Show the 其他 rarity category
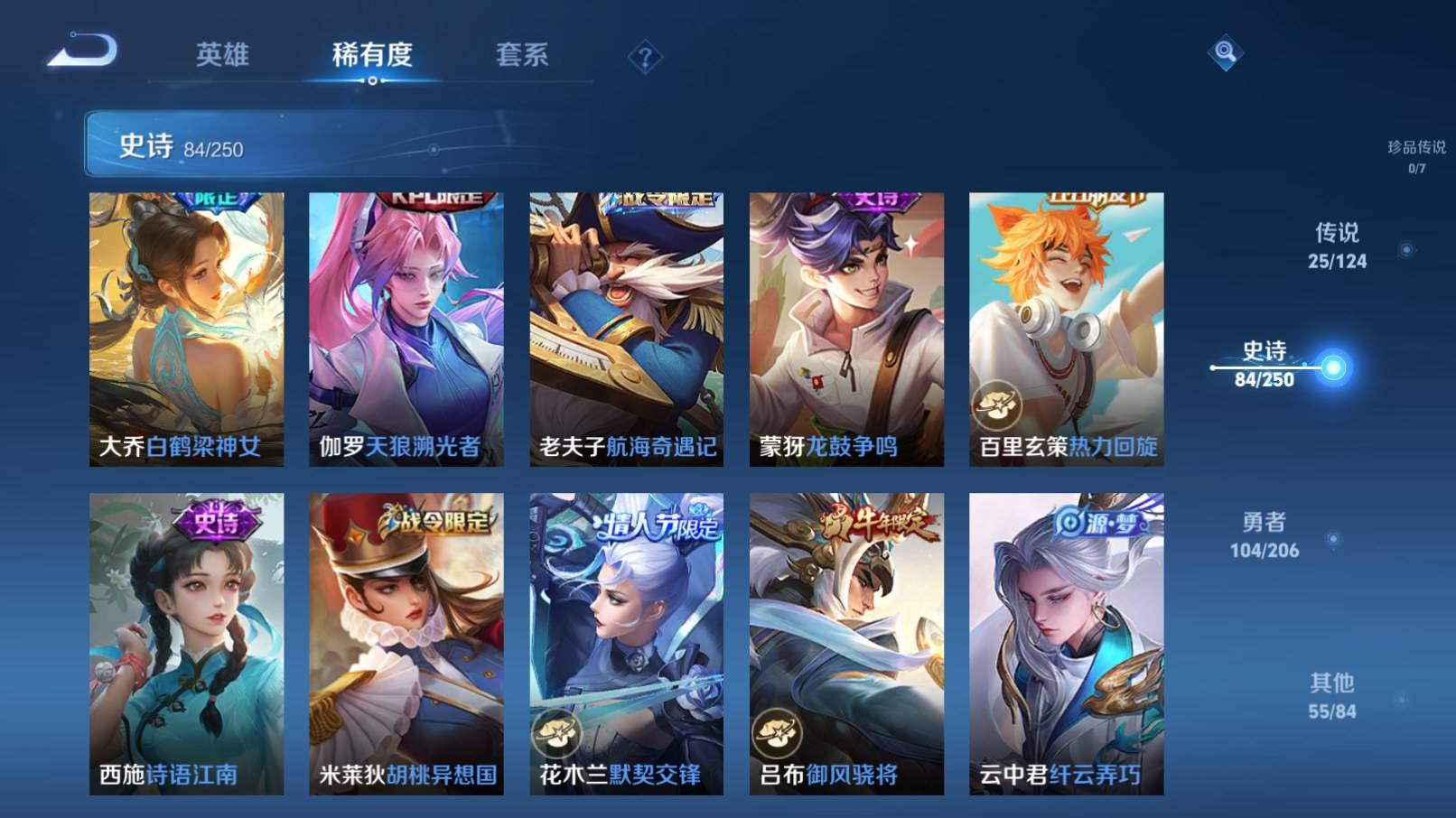Screen dimensions: 1456x818 coord(1332,696)
